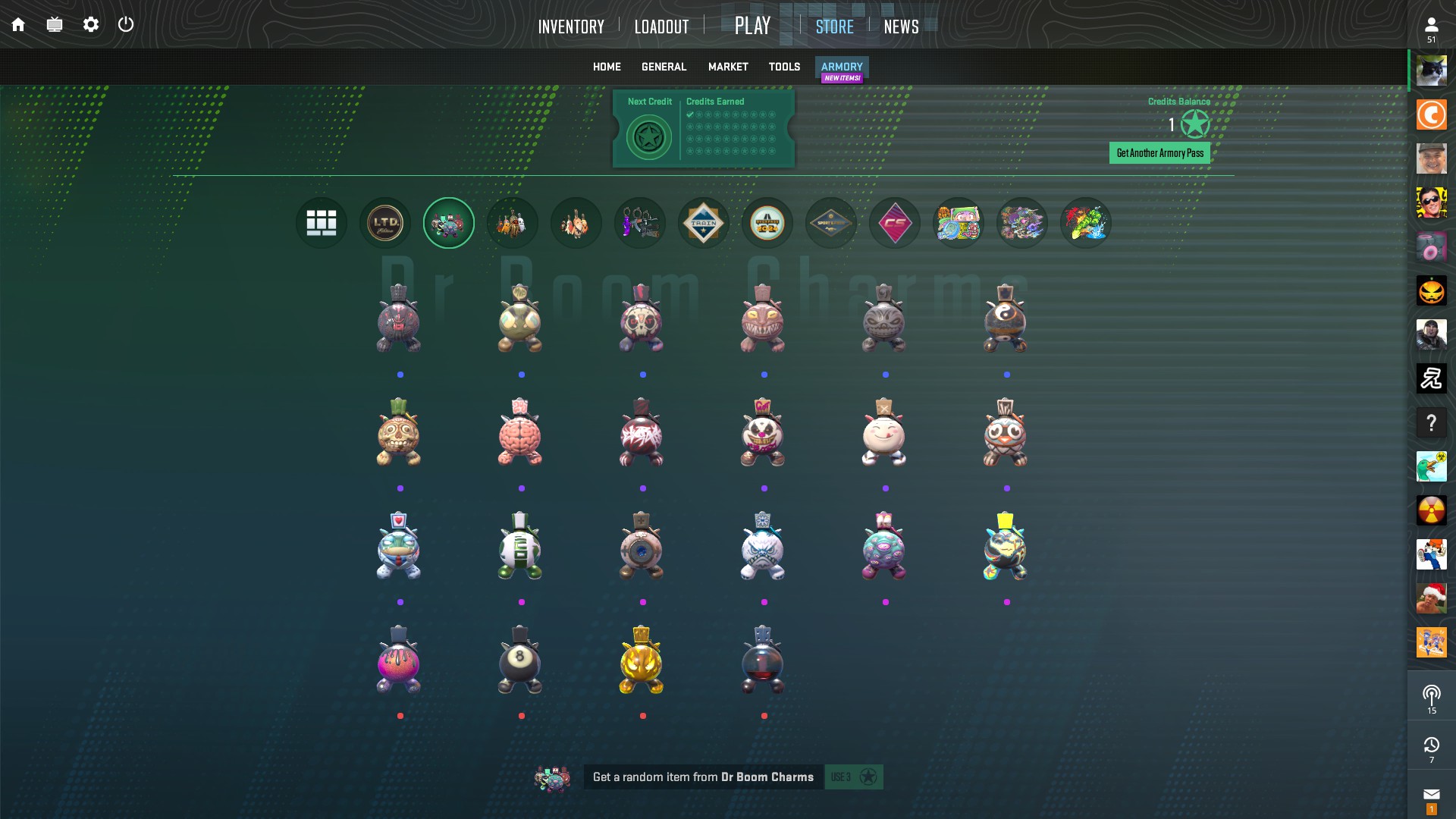Pick the 8-ball bomb charm
The image size is (1456, 819).
pos(520,660)
